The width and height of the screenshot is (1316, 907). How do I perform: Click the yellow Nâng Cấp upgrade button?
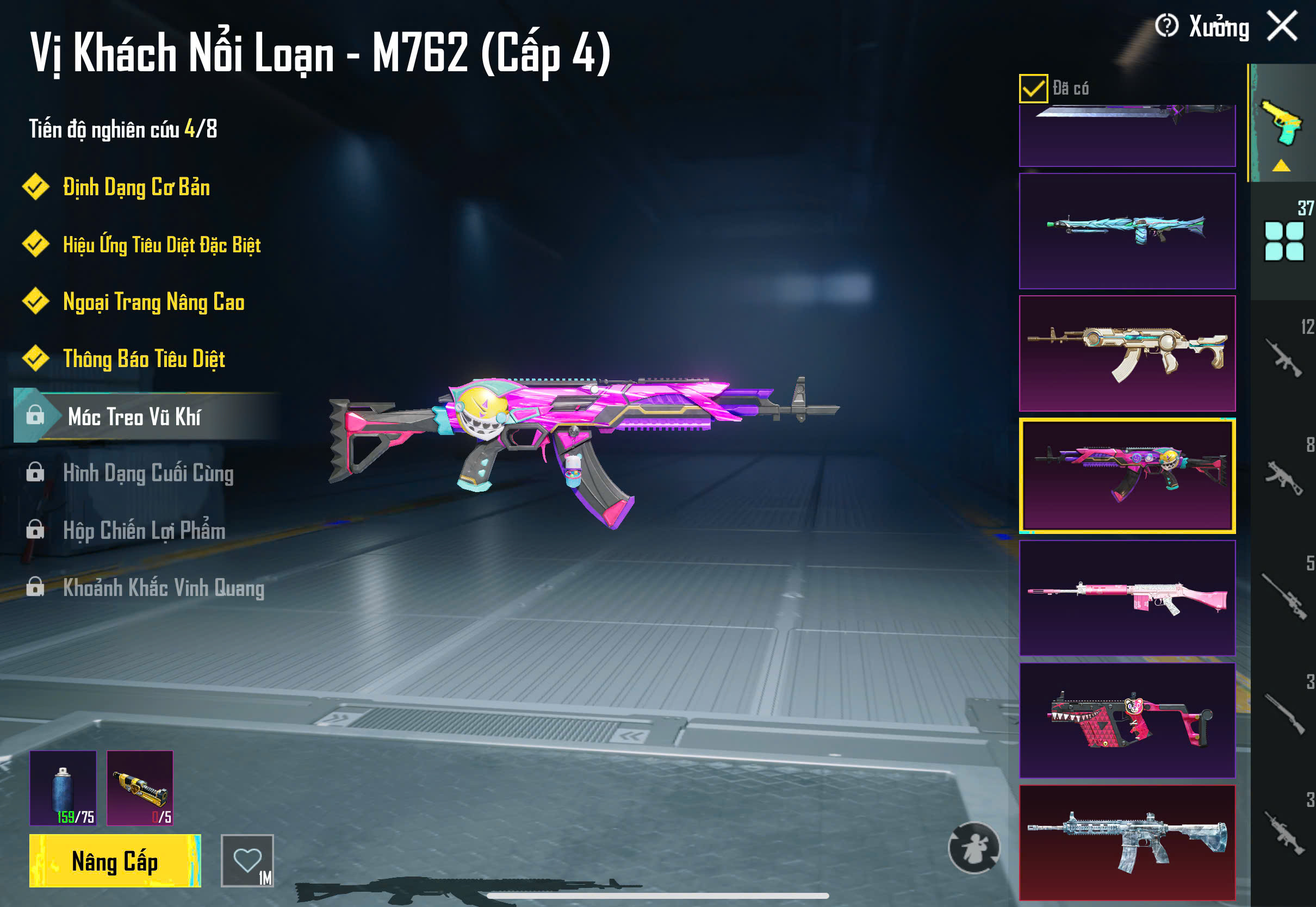[115, 861]
